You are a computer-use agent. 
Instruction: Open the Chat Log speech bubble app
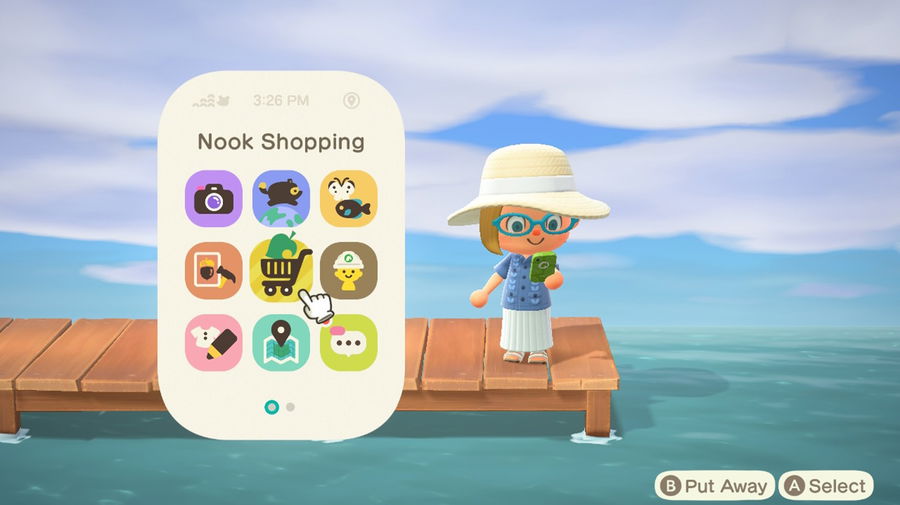pos(348,343)
